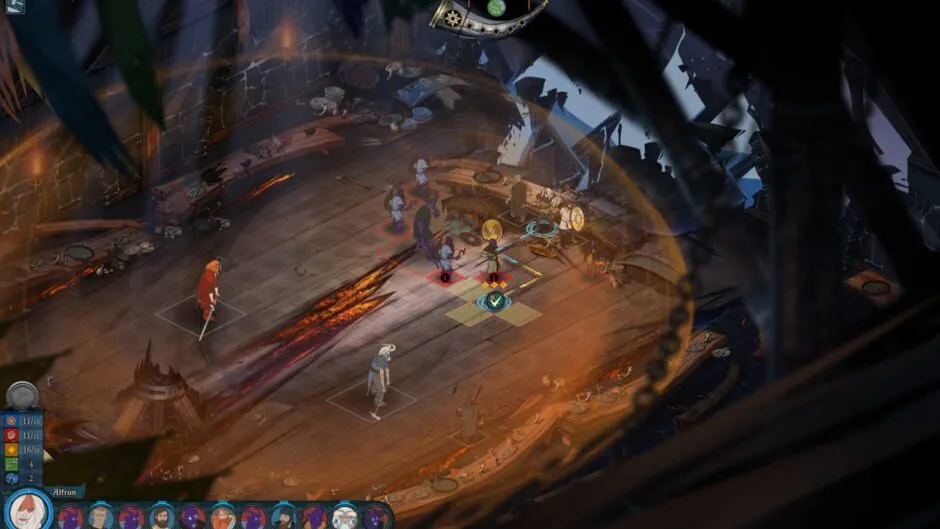This screenshot has width=940, height=529.
Task: Select the white-bearded ally on the outlined tile
Action: (x=379, y=377)
